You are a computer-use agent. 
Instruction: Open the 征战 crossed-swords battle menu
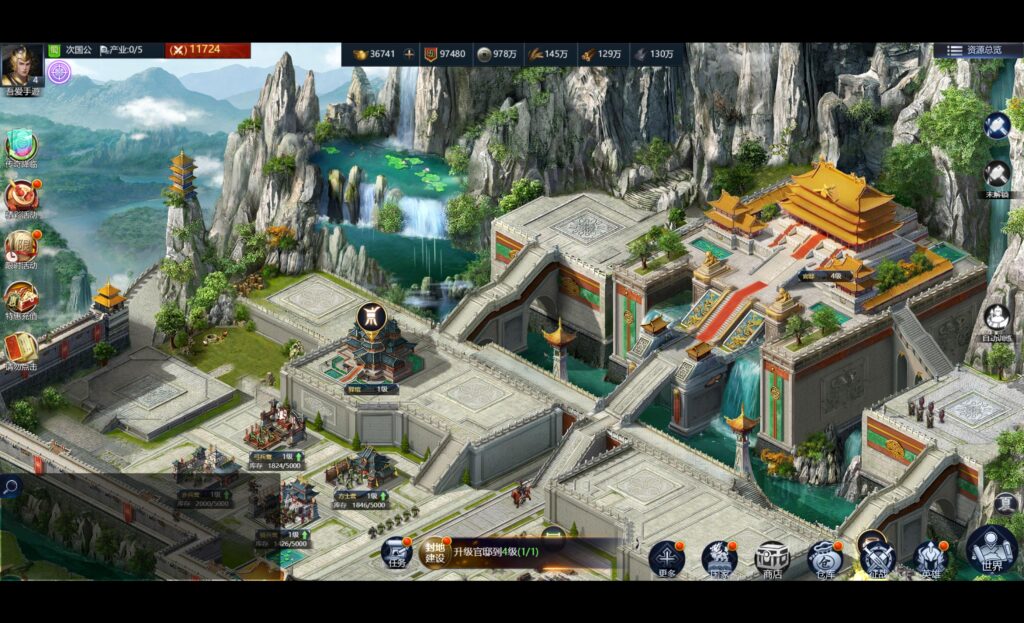coord(877,558)
